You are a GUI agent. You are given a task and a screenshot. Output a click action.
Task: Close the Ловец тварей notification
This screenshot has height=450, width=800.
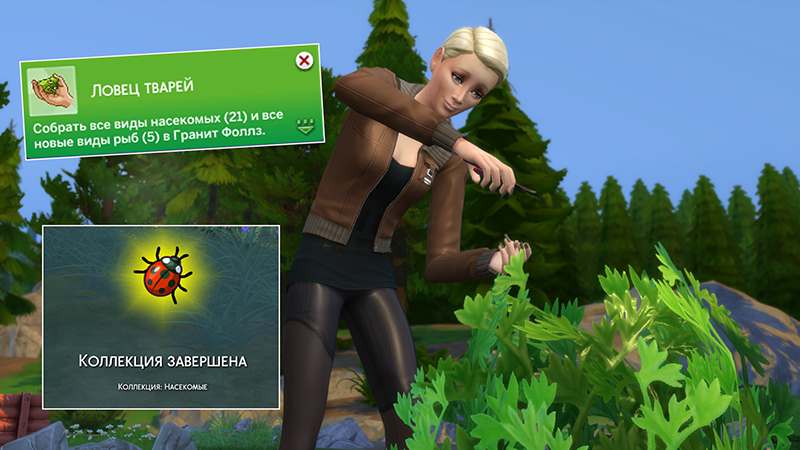[304, 62]
